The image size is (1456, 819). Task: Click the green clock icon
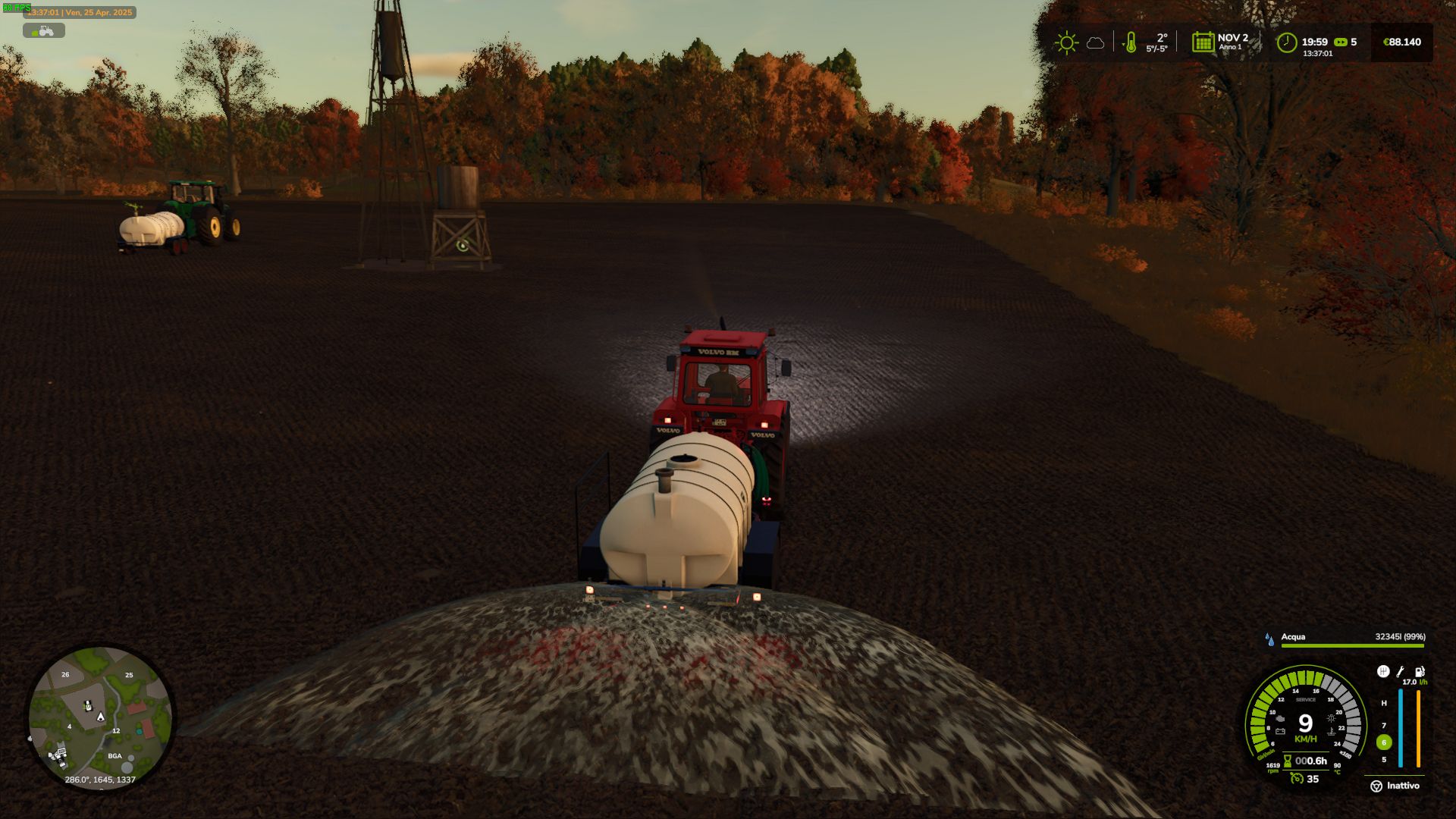[x=1286, y=42]
